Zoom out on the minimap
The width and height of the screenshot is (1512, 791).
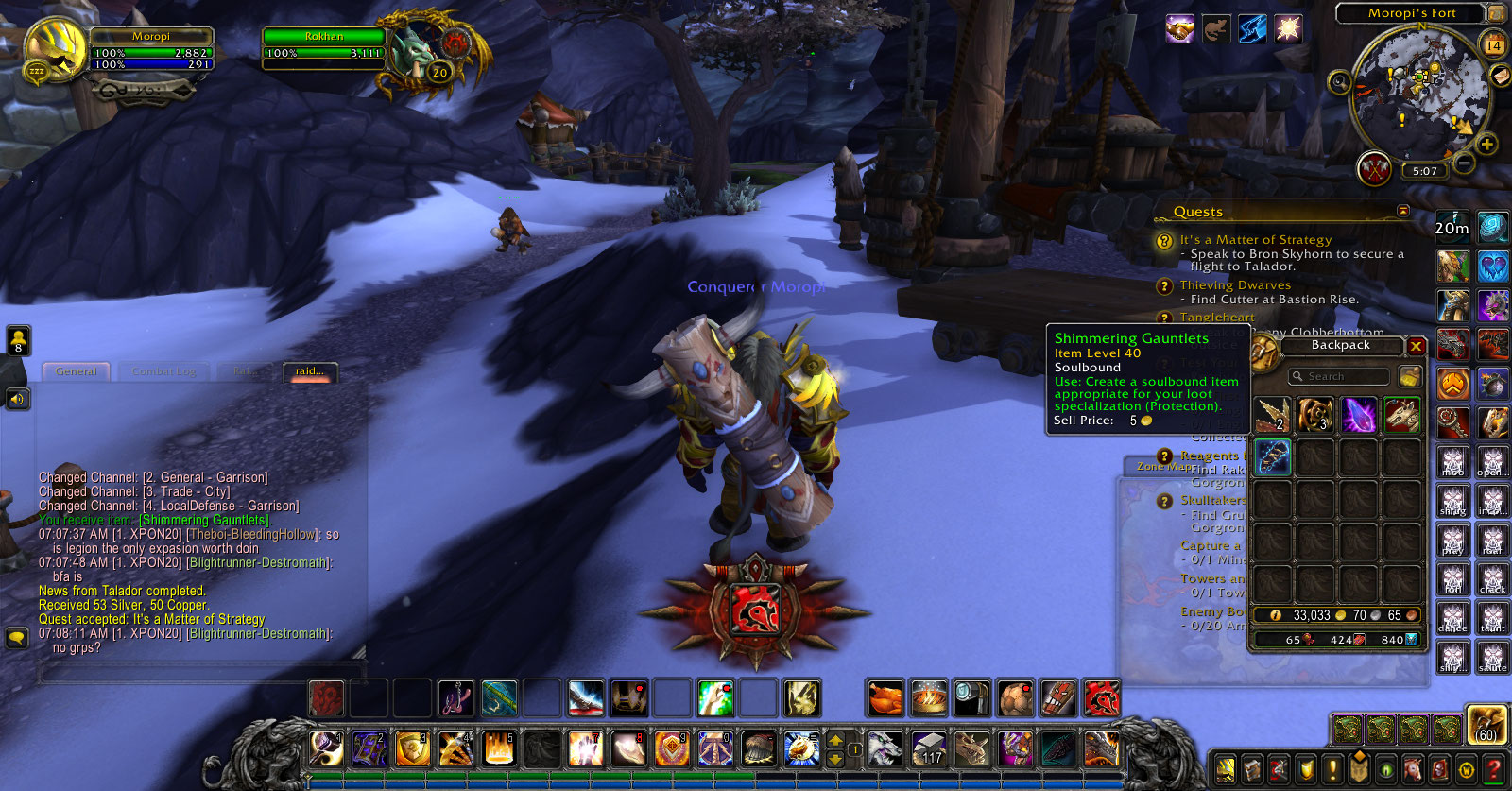point(1464,163)
